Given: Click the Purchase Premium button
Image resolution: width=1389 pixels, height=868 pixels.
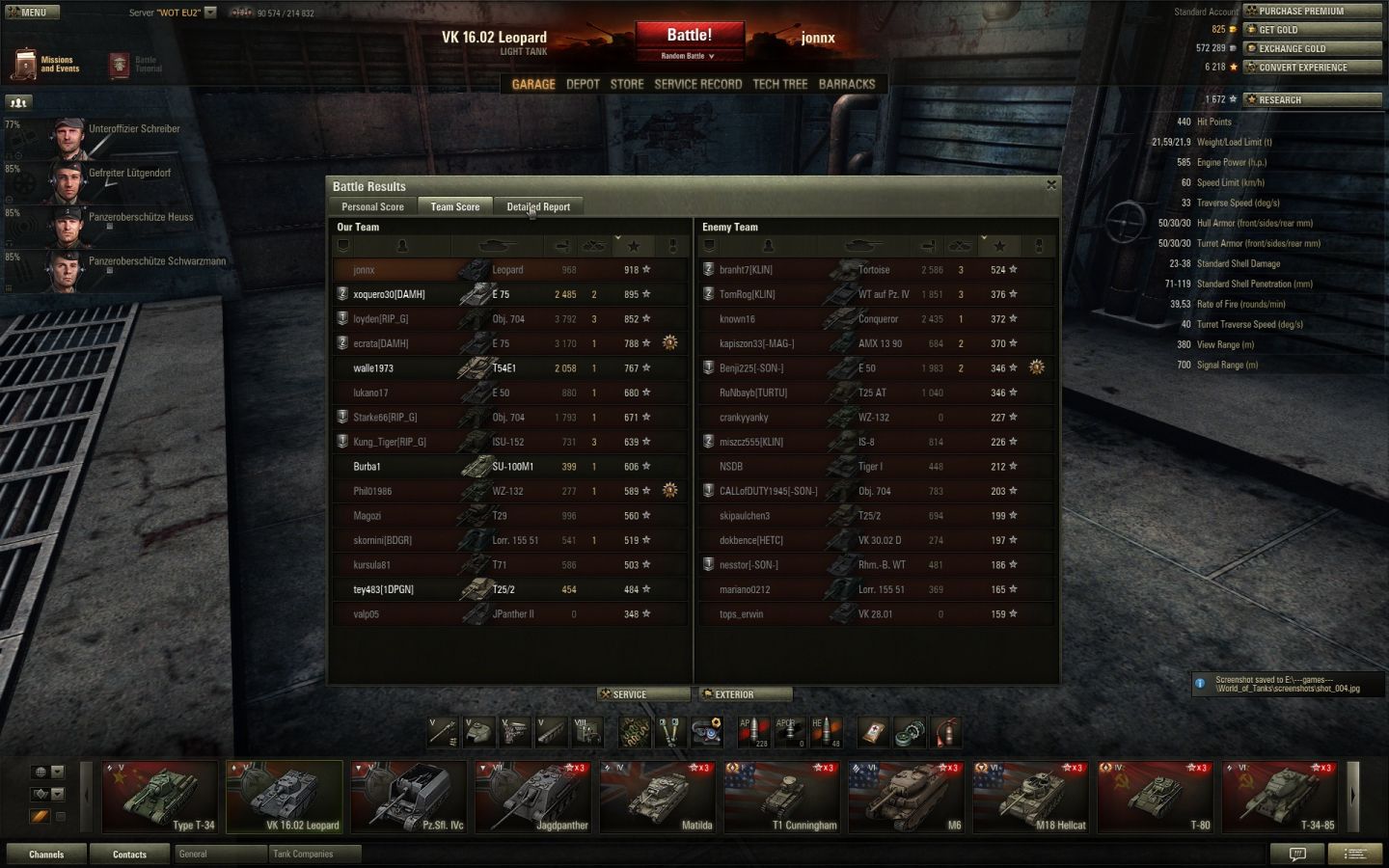Looking at the screenshot, I should [1312, 12].
